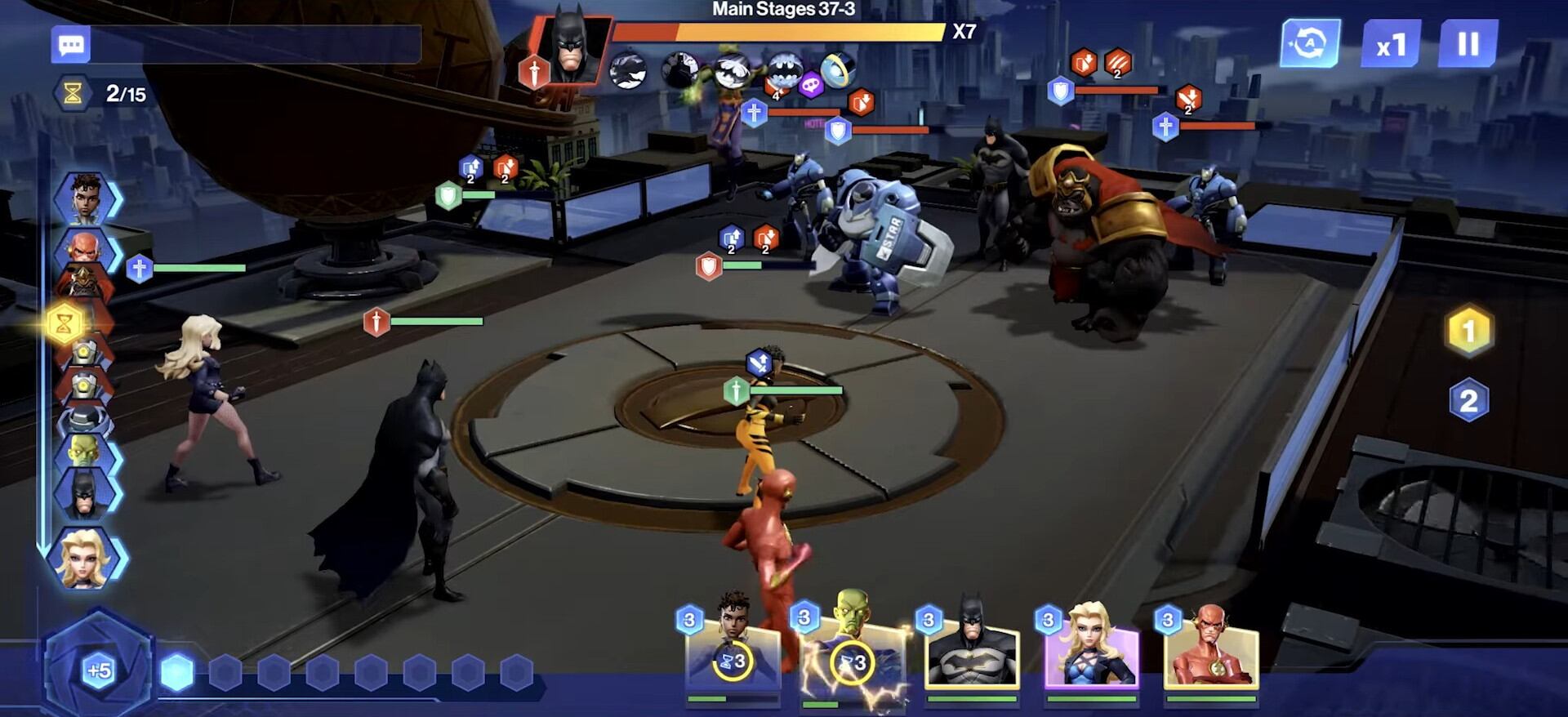Click the 2/15 wave counter

[107, 92]
